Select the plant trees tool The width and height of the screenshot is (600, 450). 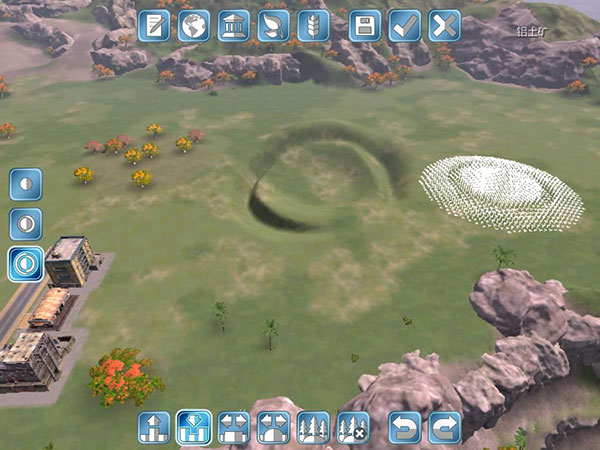point(313,427)
